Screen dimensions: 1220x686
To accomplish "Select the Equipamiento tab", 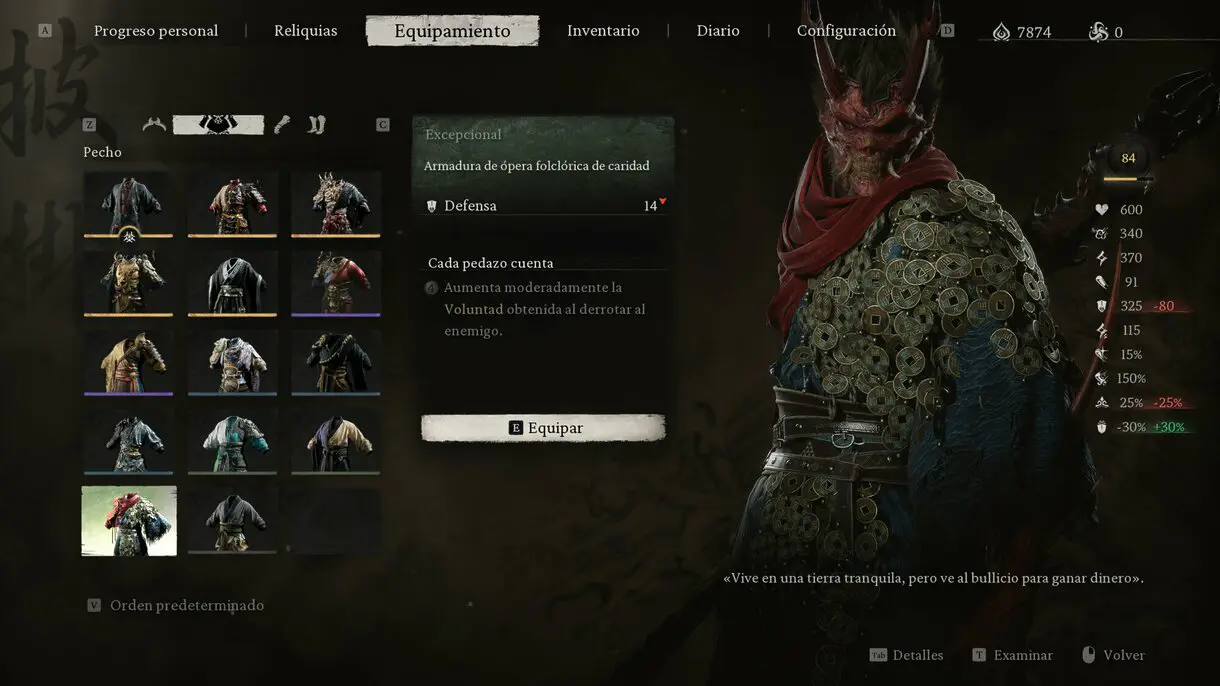I will pyautogui.click(x=452, y=31).
